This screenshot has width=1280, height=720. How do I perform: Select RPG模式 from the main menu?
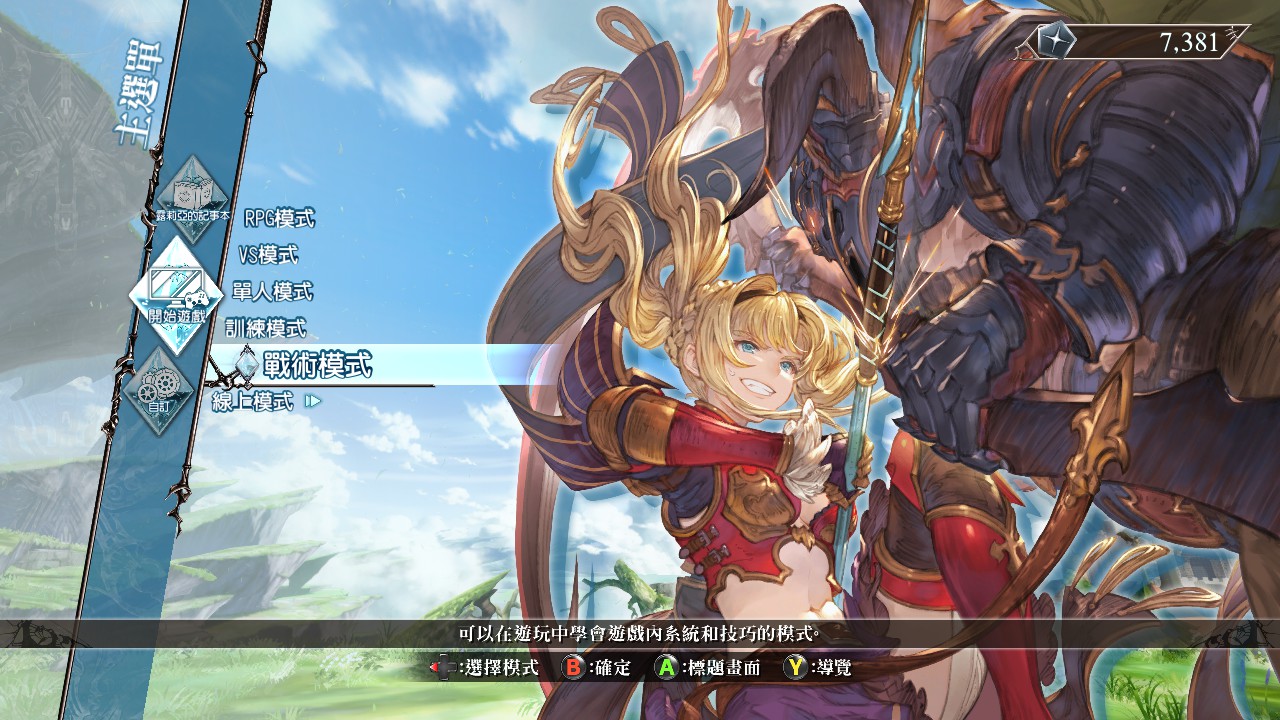click(x=279, y=219)
